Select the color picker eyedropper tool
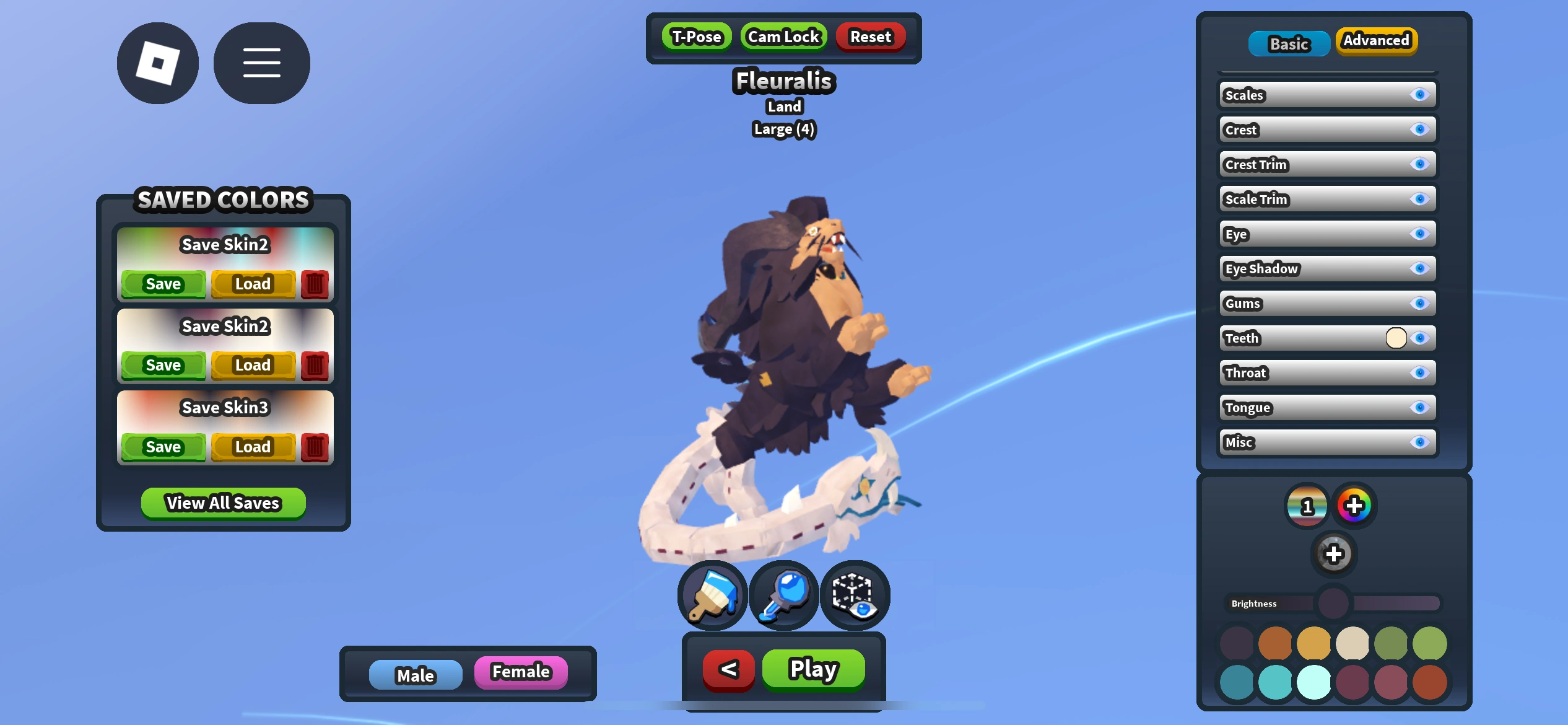This screenshot has height=725, width=1568. pyautogui.click(x=783, y=595)
